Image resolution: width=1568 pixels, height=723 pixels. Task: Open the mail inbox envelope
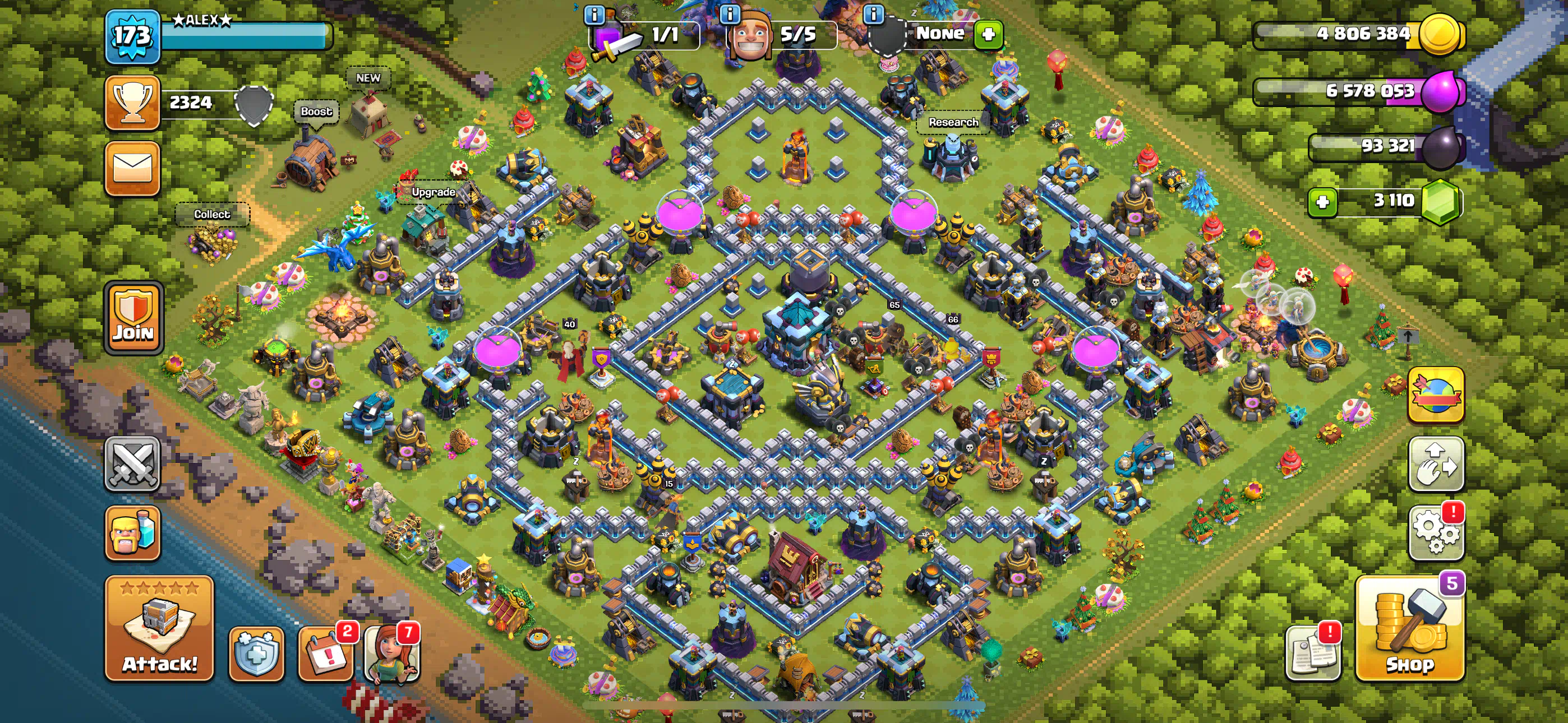coord(132,169)
